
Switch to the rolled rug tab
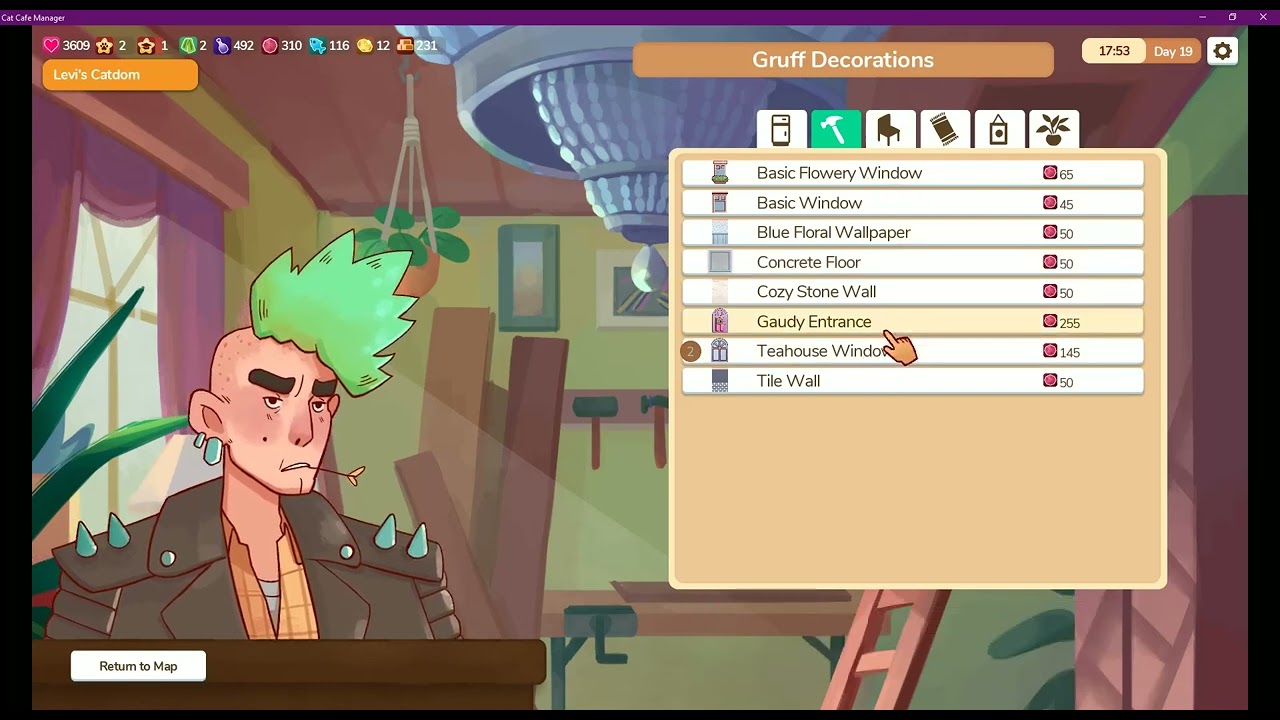[x=944, y=130]
